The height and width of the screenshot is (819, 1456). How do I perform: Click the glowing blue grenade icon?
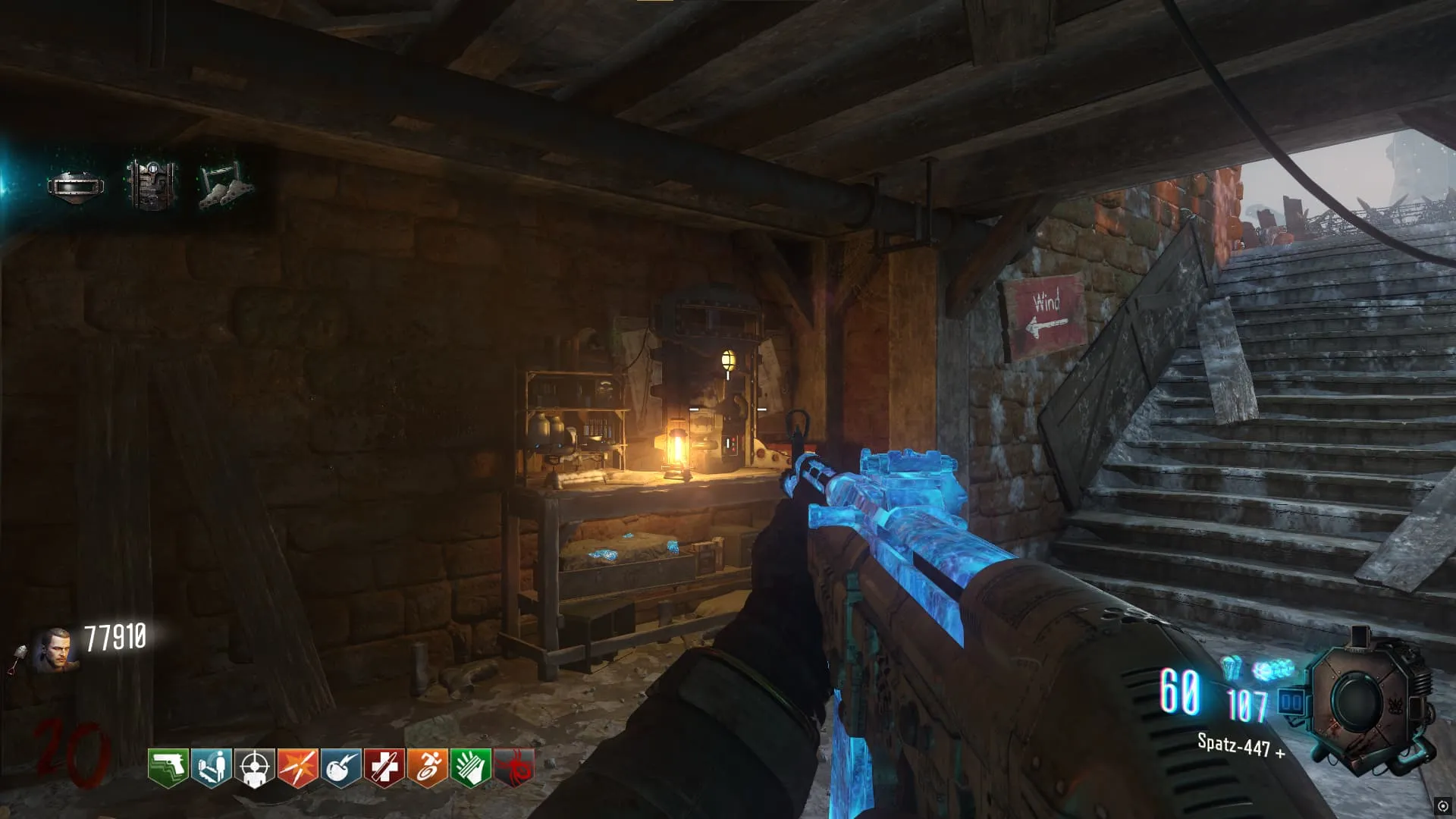click(x=1232, y=668)
